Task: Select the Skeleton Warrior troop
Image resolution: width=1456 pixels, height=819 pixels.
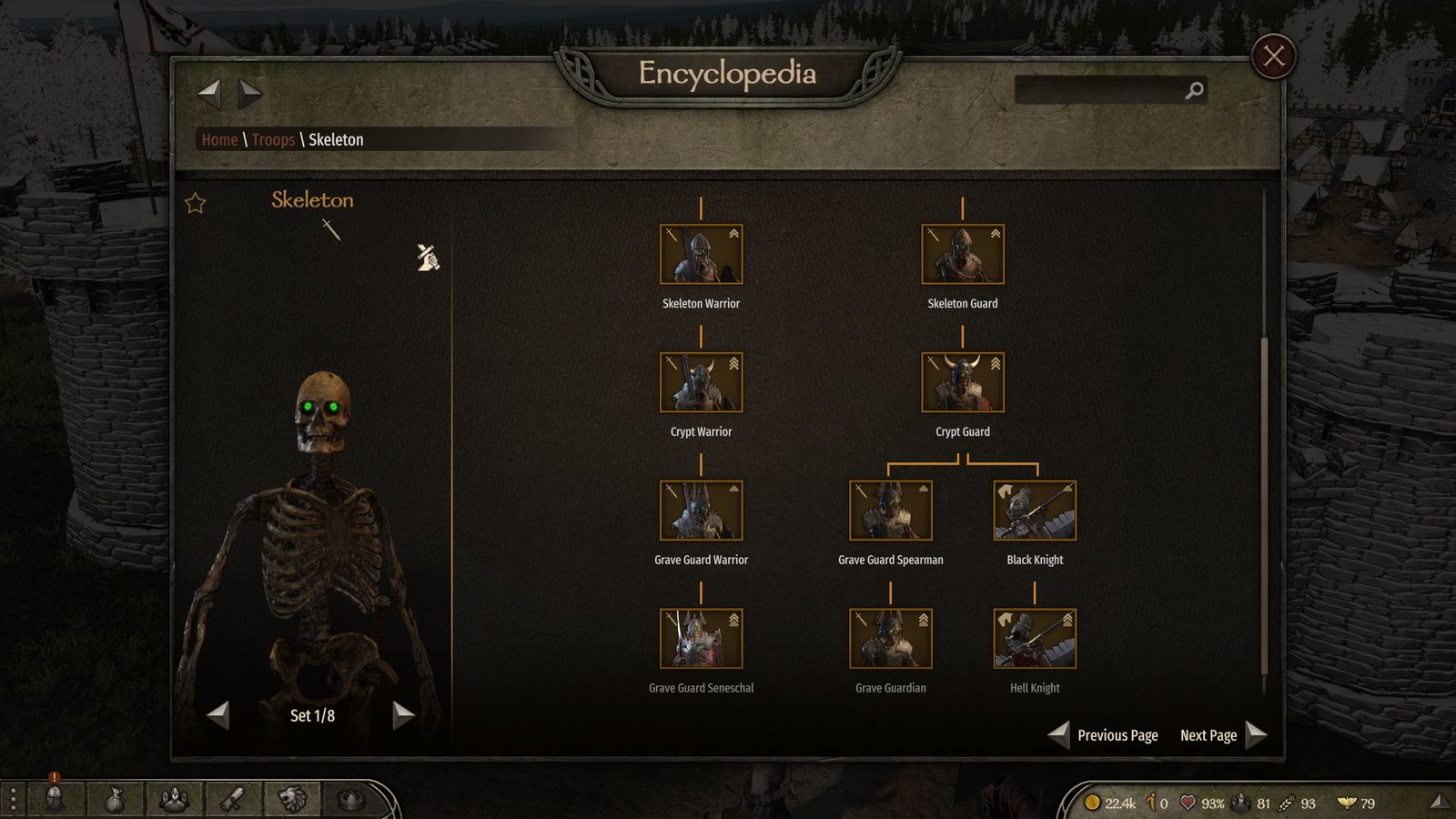Action: pos(701,255)
